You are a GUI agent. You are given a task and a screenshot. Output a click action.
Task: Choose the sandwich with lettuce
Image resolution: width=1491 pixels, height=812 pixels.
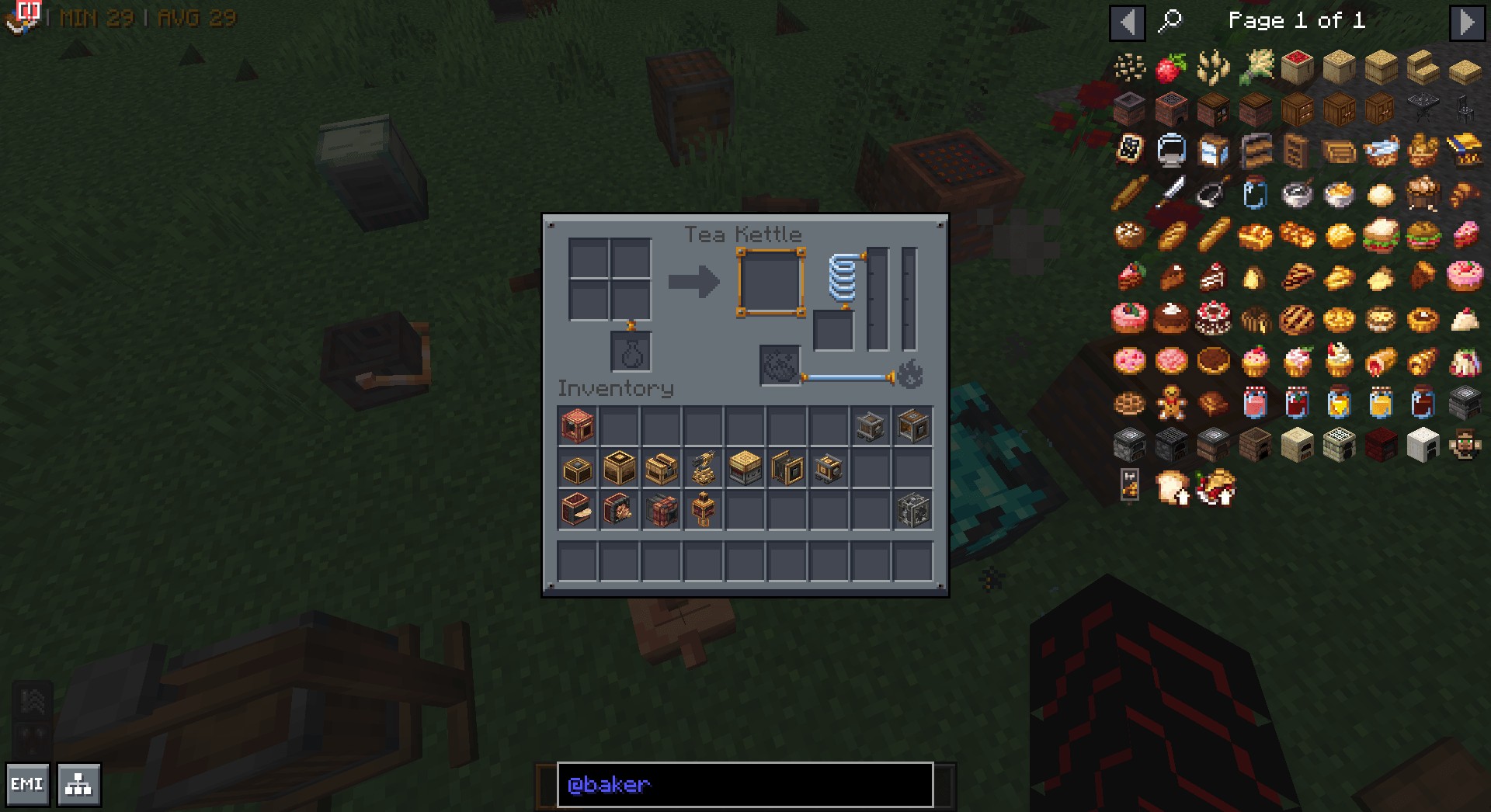click(x=1381, y=234)
